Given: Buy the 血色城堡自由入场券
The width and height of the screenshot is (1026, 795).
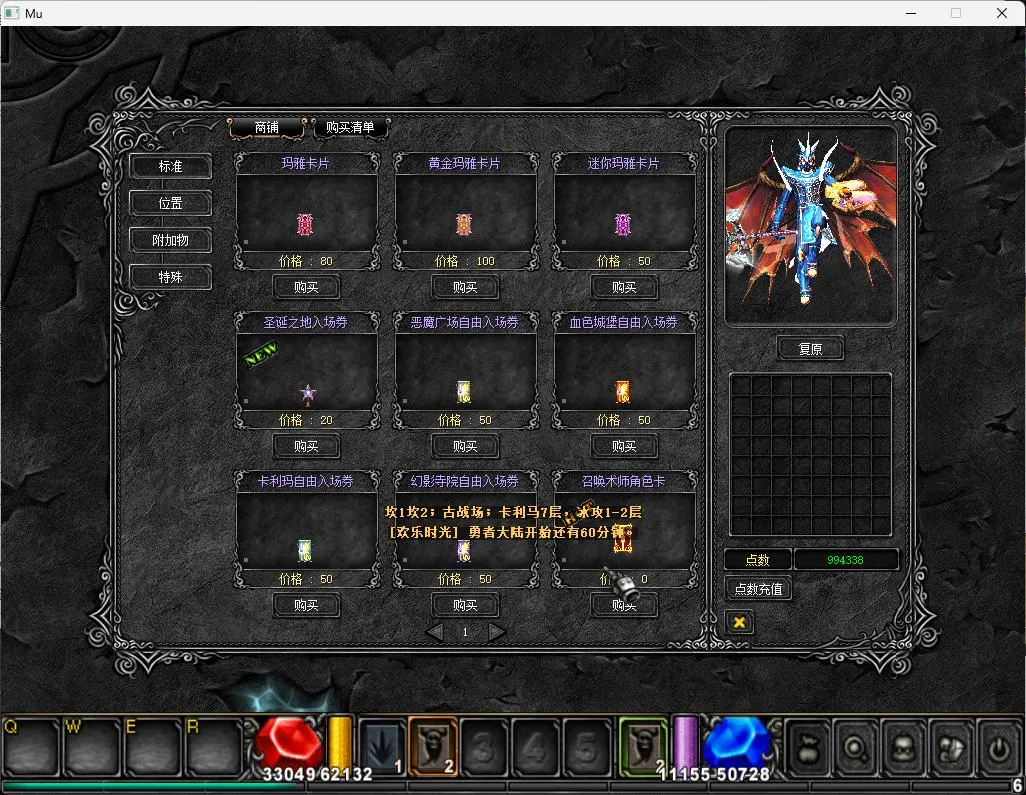Looking at the screenshot, I should (x=624, y=446).
